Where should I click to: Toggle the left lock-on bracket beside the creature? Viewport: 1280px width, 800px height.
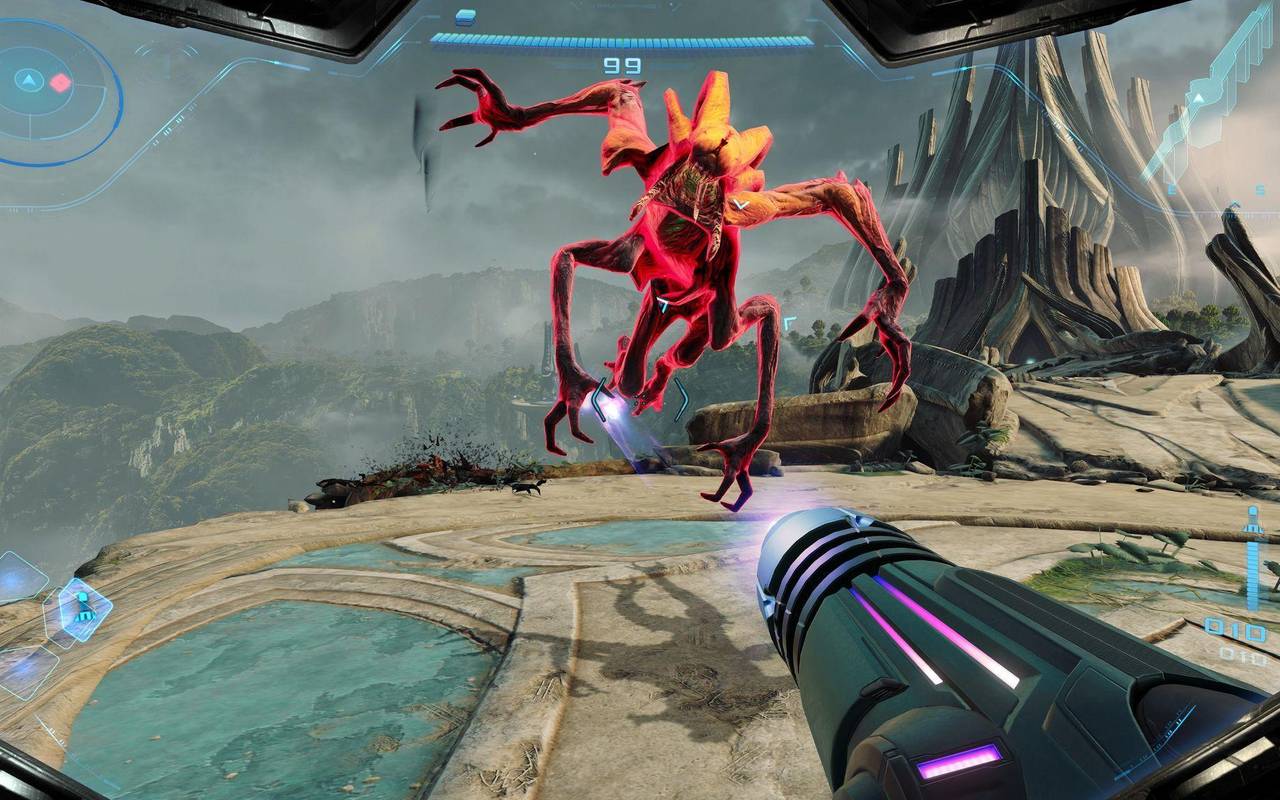tap(599, 400)
